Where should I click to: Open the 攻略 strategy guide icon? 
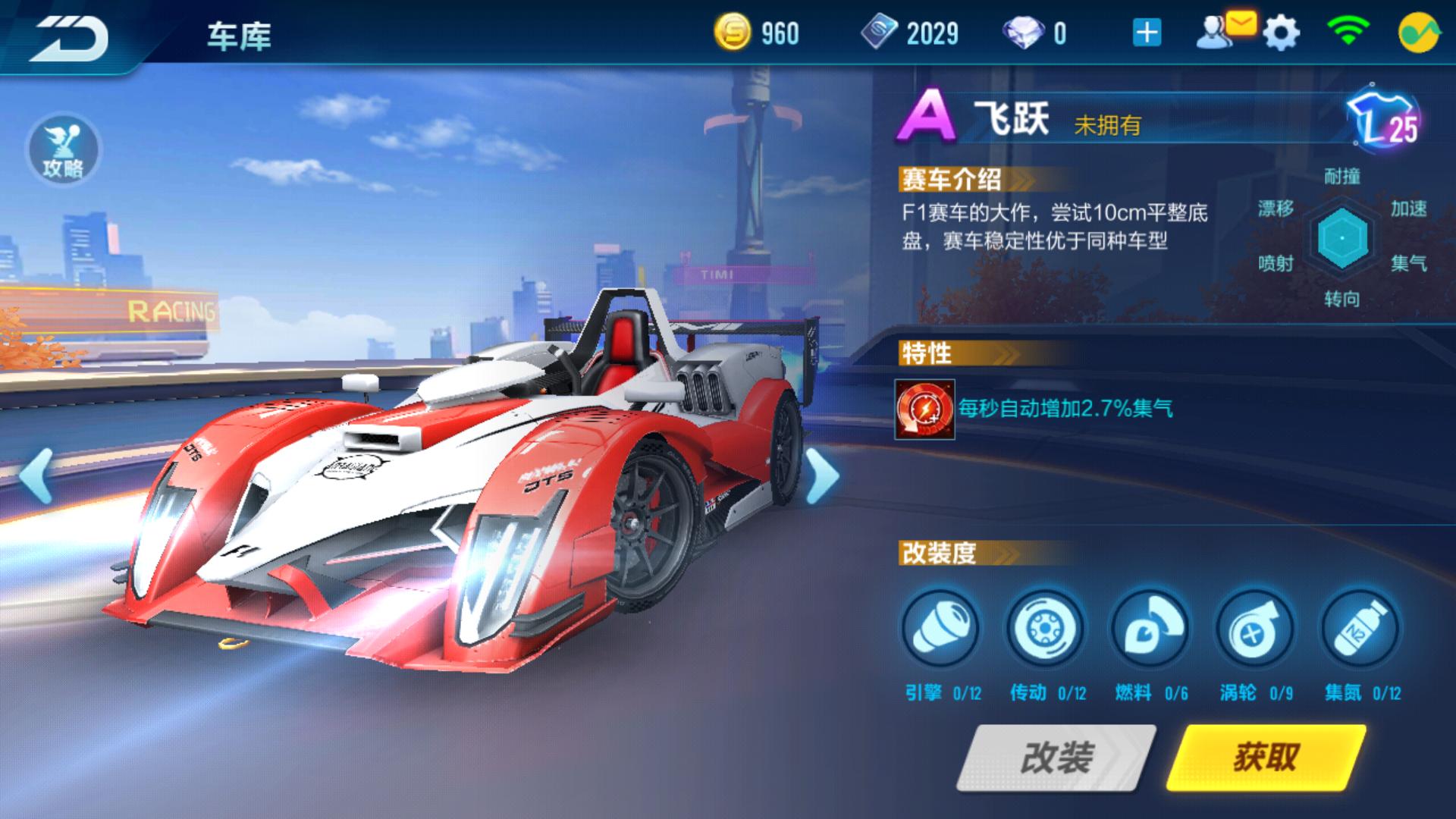[x=64, y=151]
